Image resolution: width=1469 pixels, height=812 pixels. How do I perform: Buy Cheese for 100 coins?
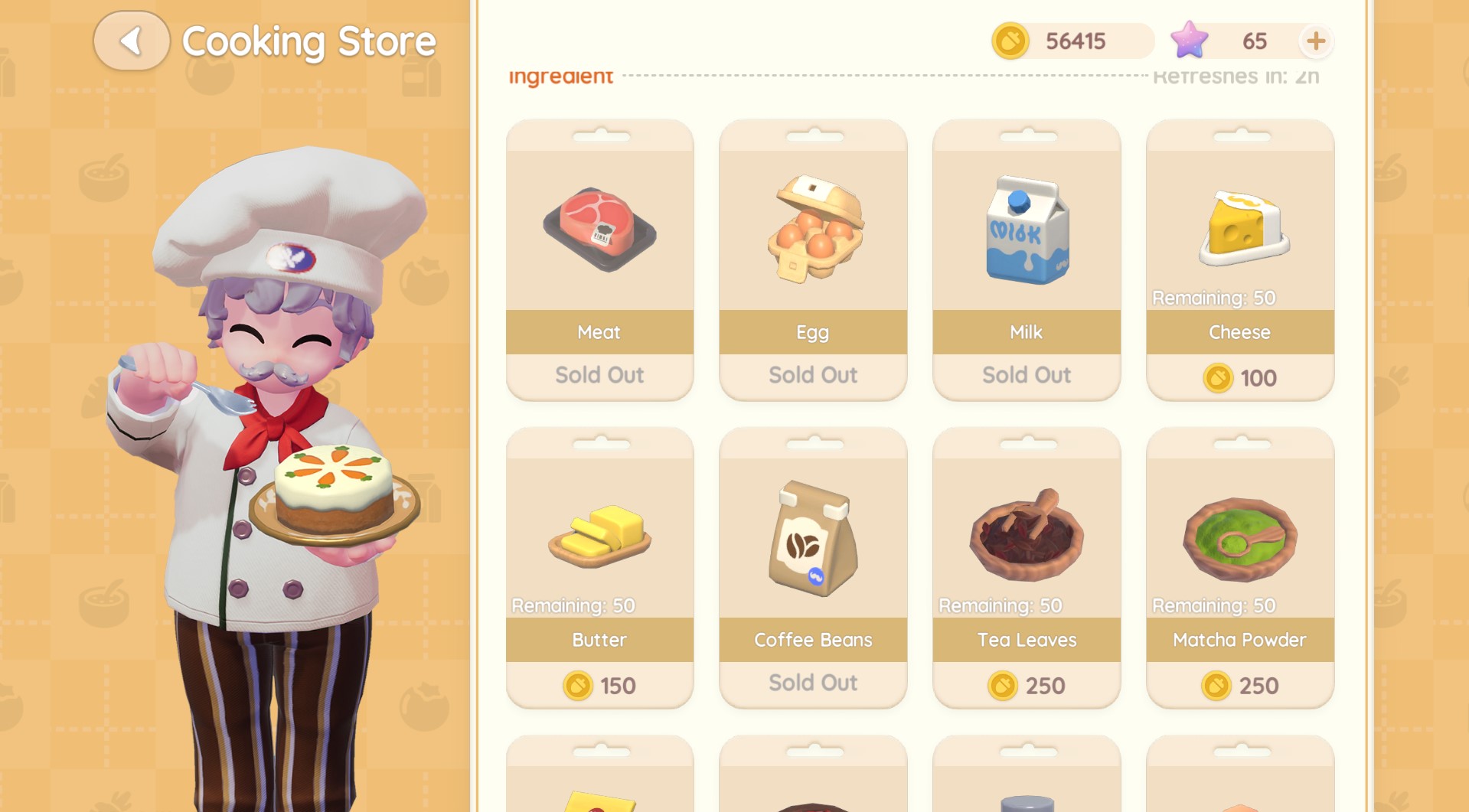click(1239, 377)
